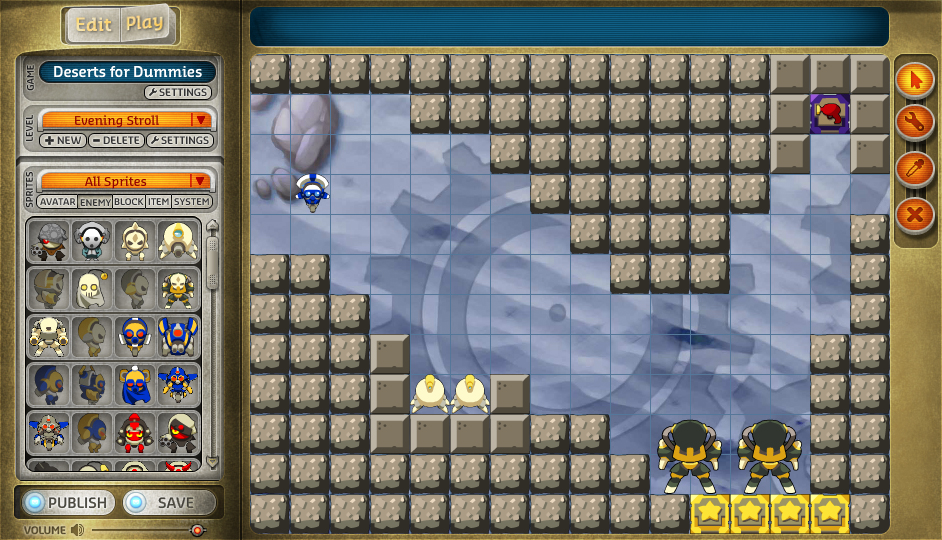Select the Edit mode tab

point(94,25)
